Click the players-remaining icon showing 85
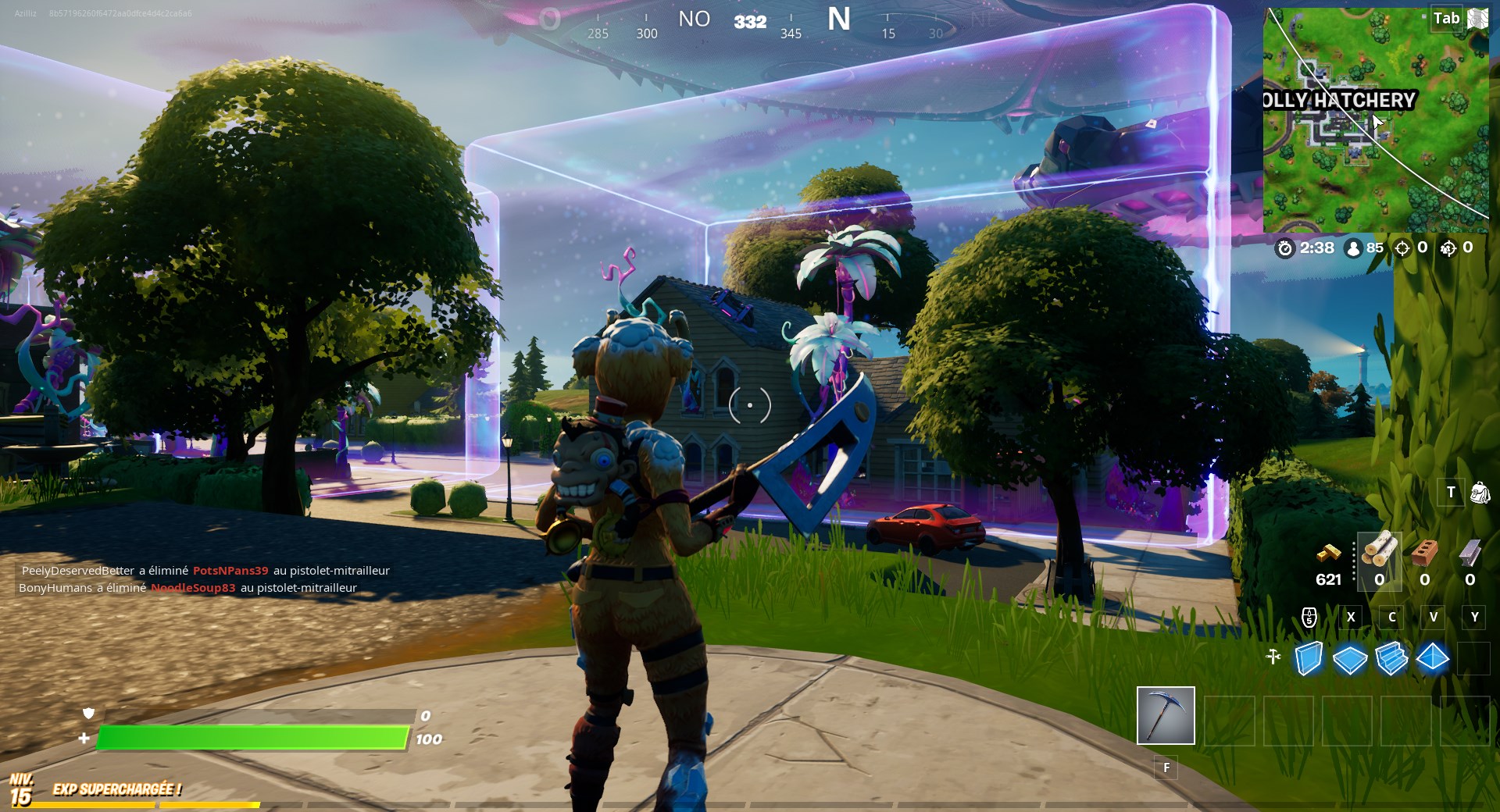1500x812 pixels. 1354,249
